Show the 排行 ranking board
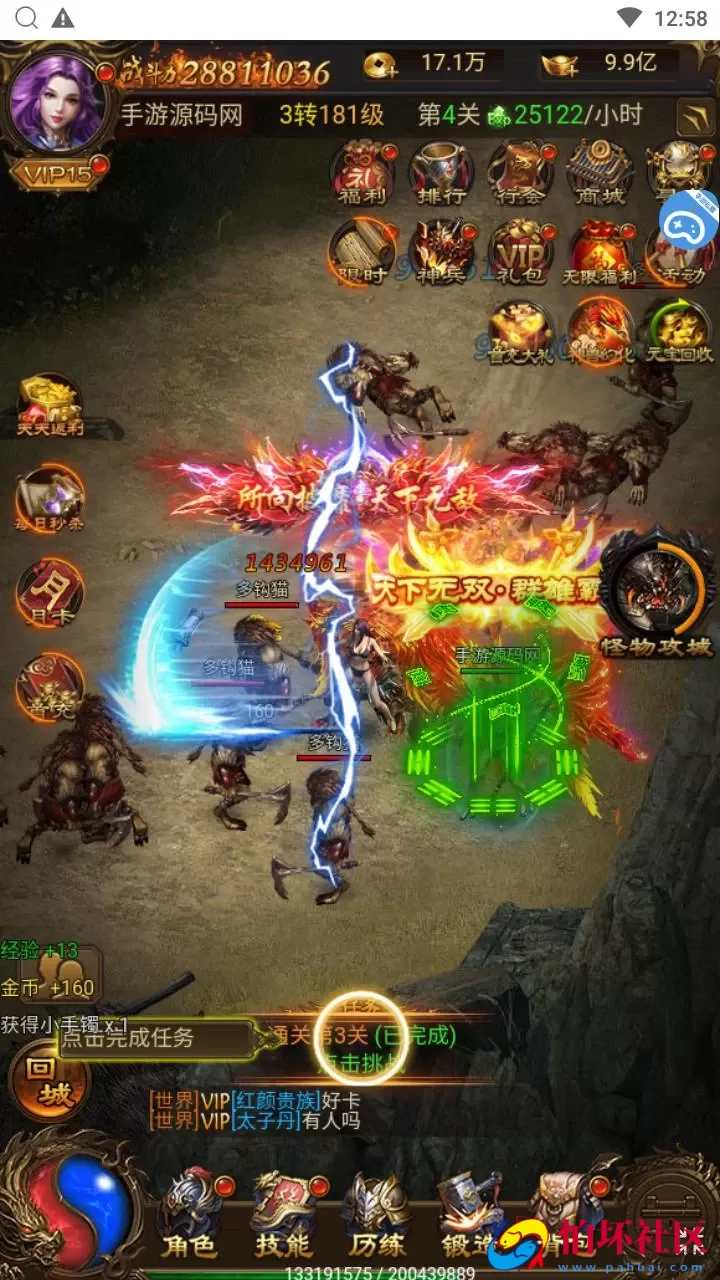The image size is (720, 1280). 441,170
